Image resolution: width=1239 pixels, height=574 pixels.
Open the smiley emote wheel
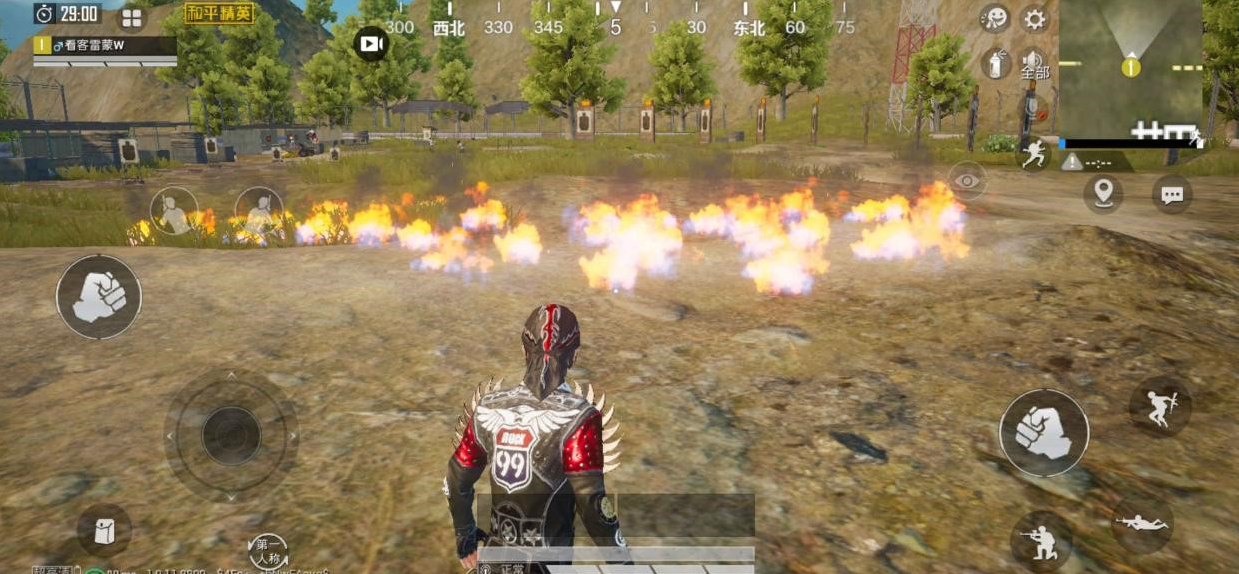tap(995, 18)
